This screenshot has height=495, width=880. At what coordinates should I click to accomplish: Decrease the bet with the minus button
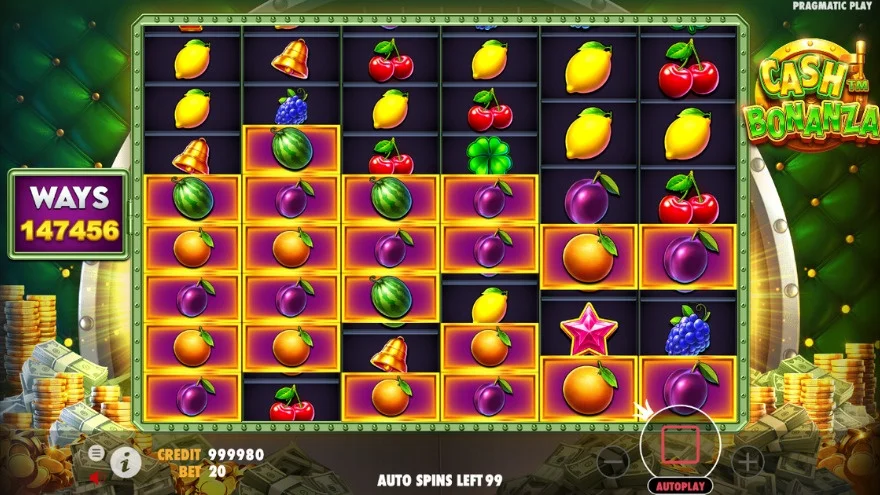click(612, 460)
